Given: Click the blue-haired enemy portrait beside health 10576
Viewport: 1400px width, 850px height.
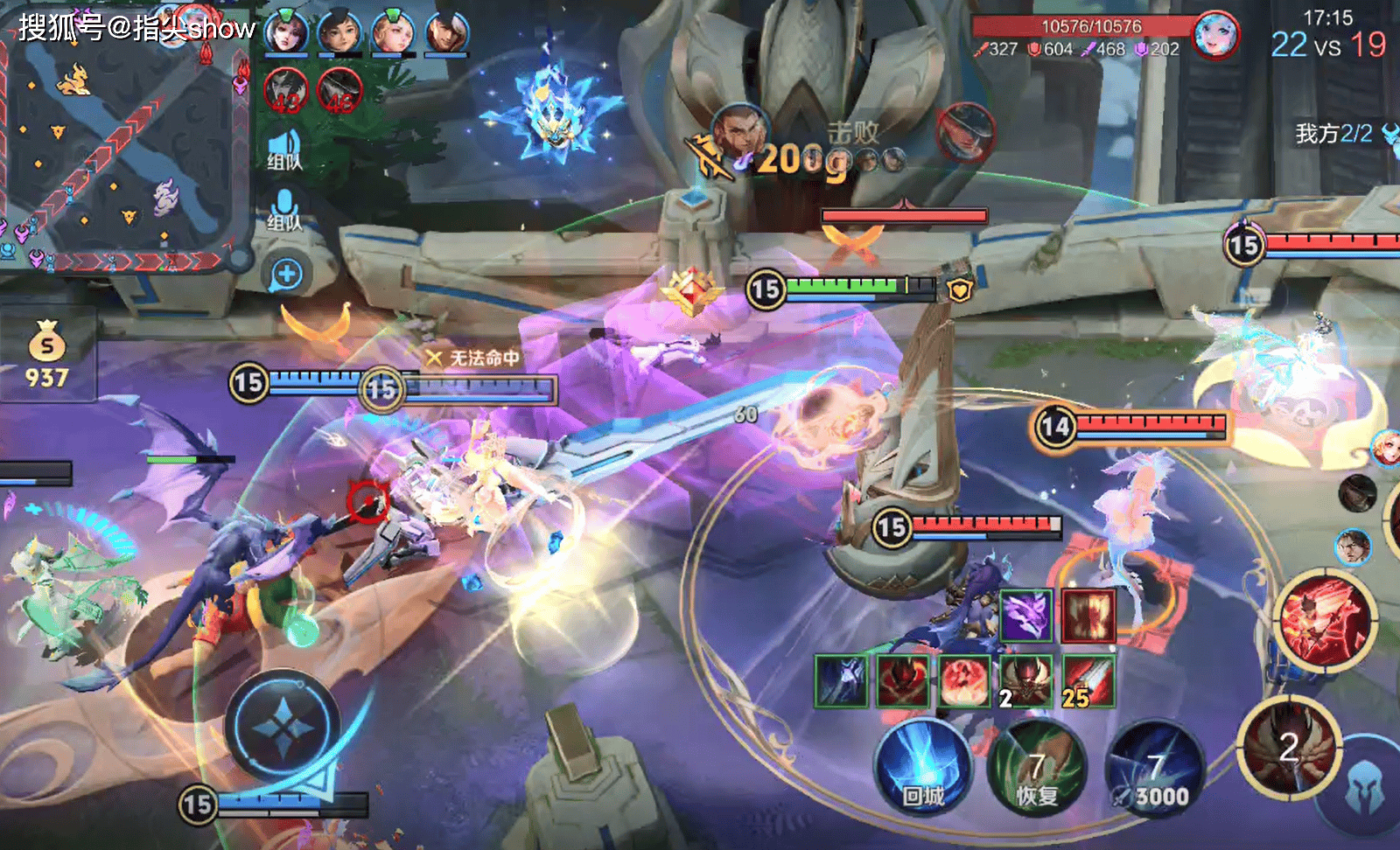Looking at the screenshot, I should coord(1215,37).
